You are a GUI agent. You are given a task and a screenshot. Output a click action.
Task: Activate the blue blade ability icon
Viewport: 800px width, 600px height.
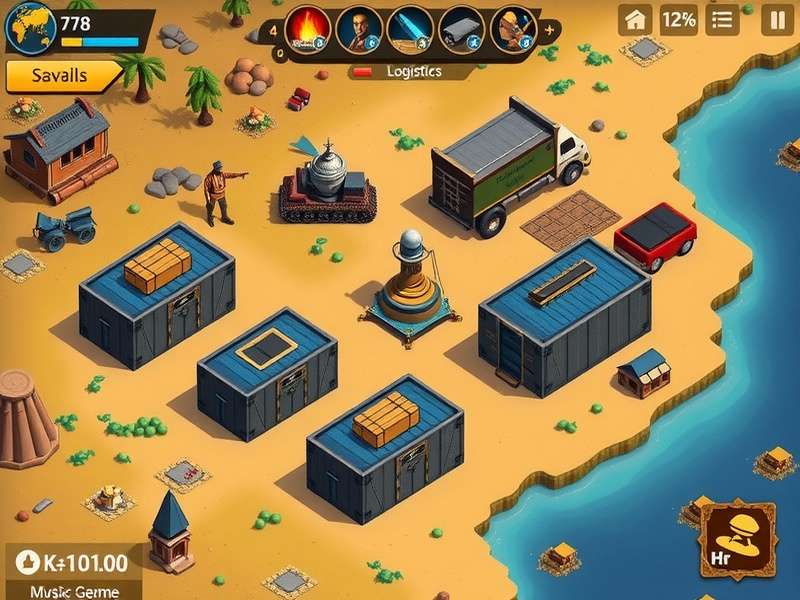(x=410, y=29)
